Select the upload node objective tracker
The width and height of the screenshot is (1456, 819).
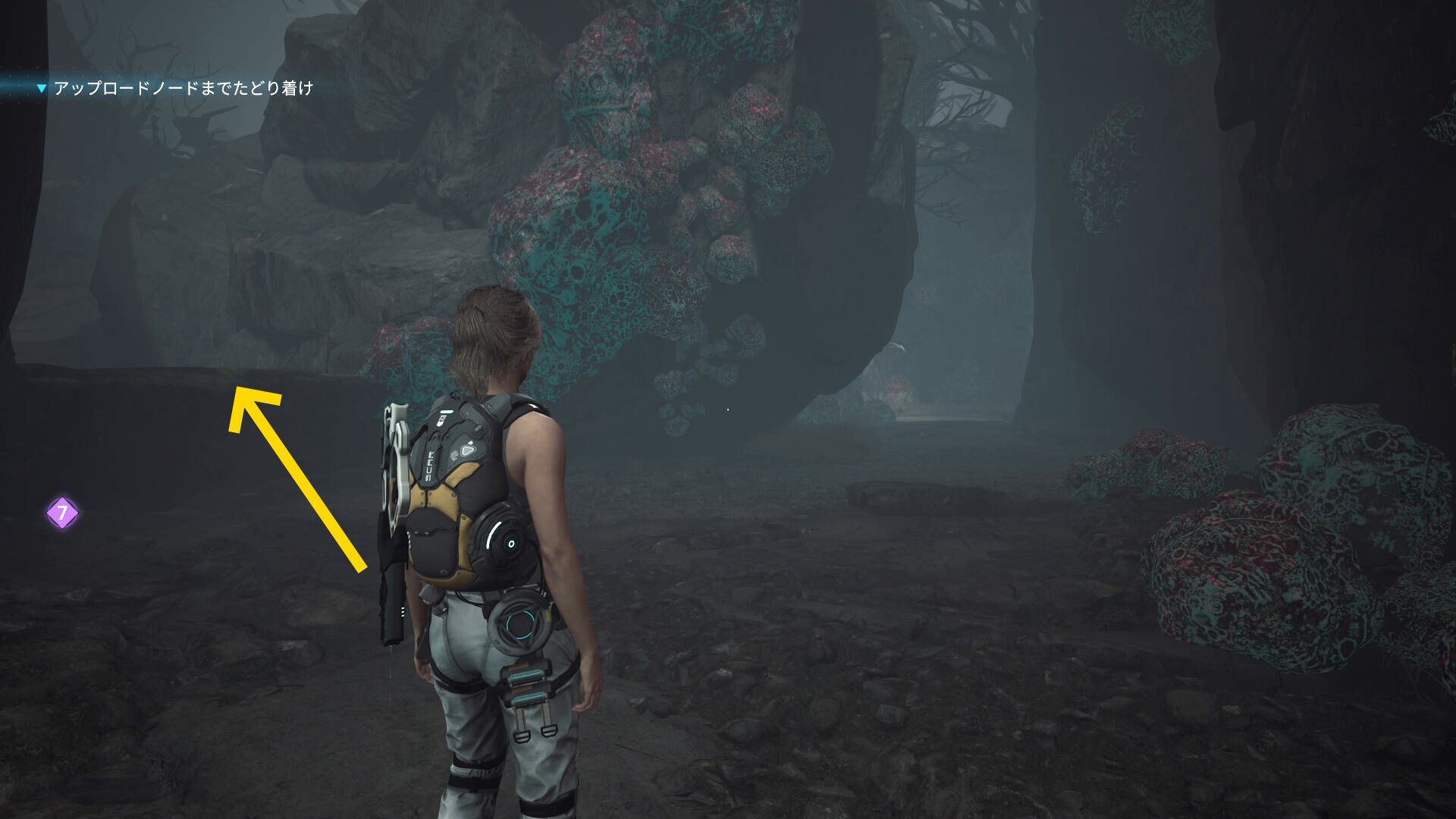pos(183,89)
